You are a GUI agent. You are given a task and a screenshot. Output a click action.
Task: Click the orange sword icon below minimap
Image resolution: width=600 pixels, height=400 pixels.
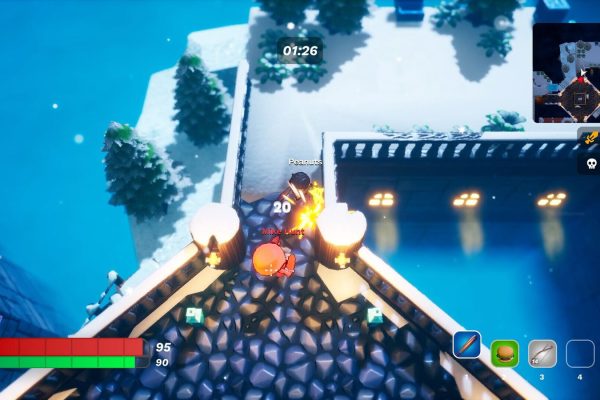pyautogui.click(x=589, y=139)
